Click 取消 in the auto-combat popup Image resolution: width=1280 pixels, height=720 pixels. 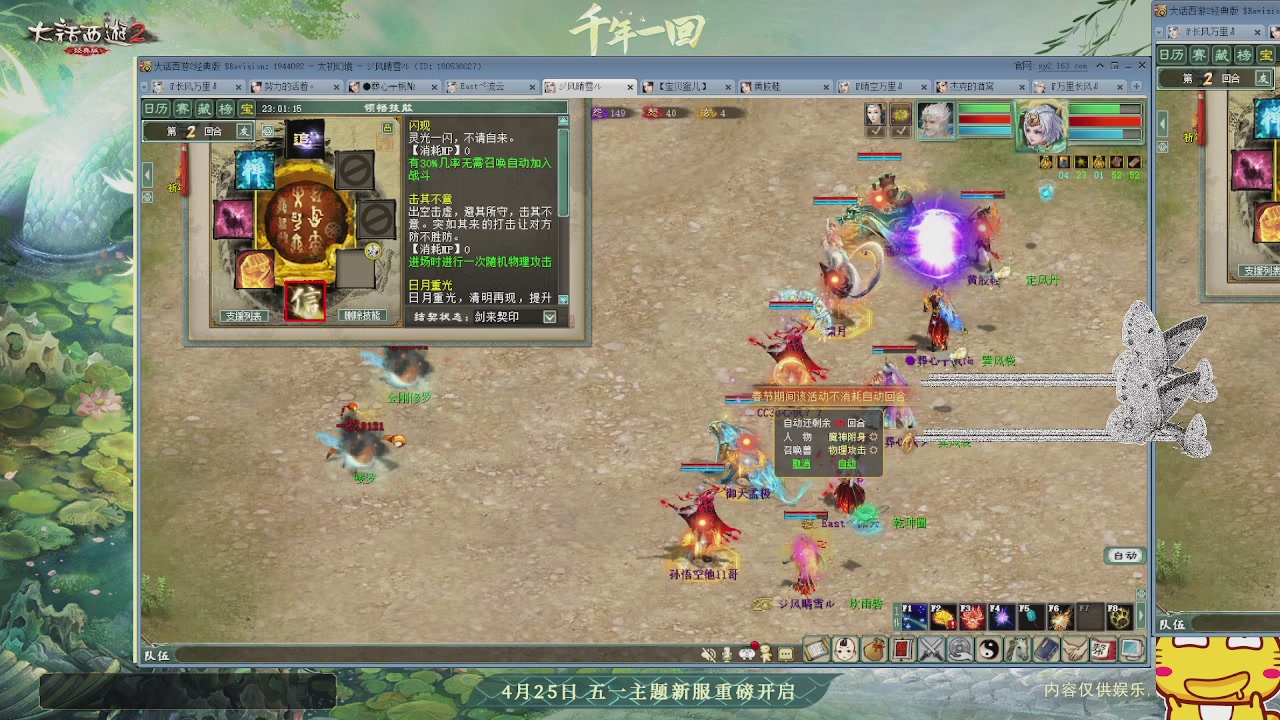click(x=803, y=464)
